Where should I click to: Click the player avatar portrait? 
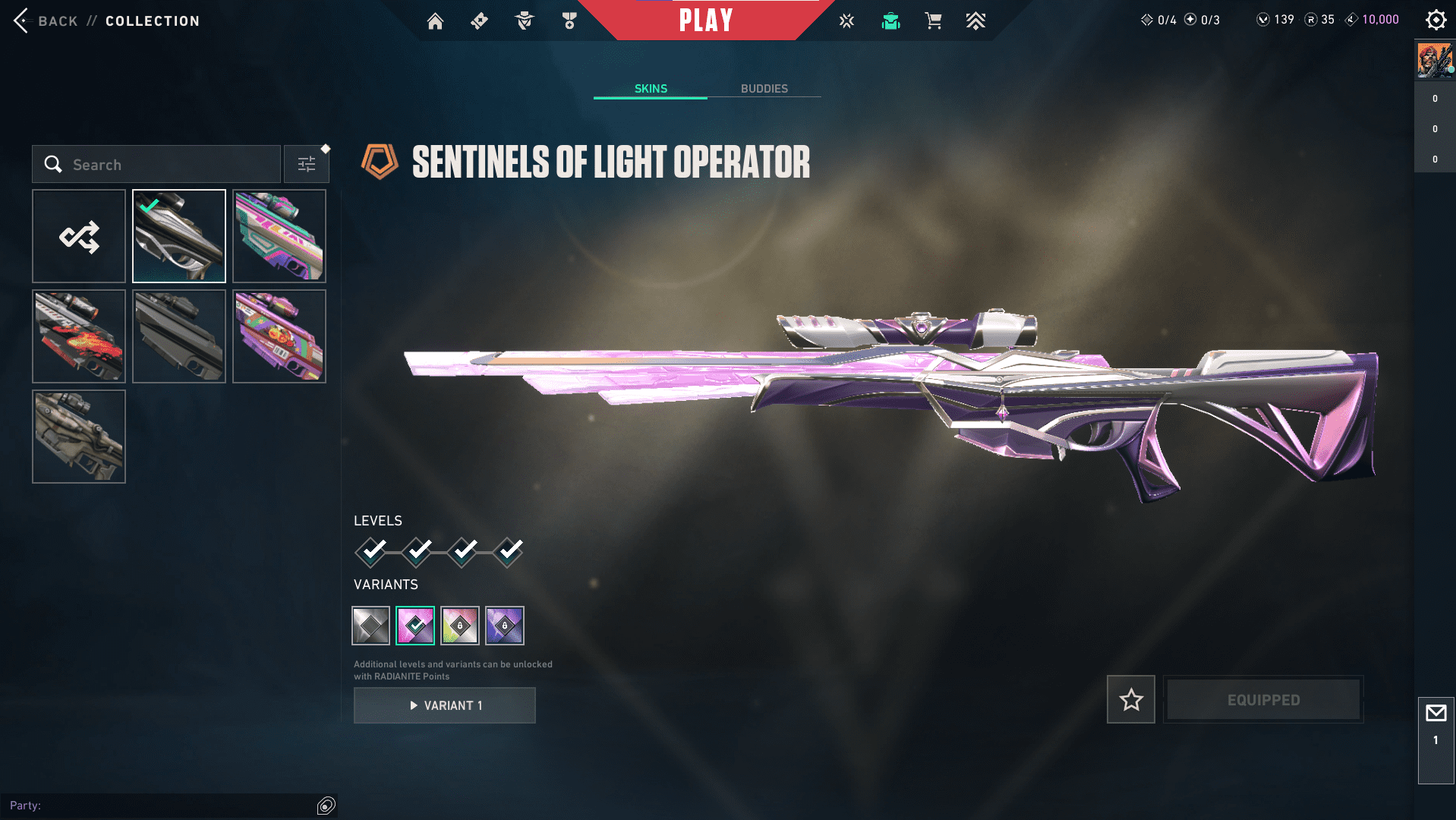pos(1435,61)
